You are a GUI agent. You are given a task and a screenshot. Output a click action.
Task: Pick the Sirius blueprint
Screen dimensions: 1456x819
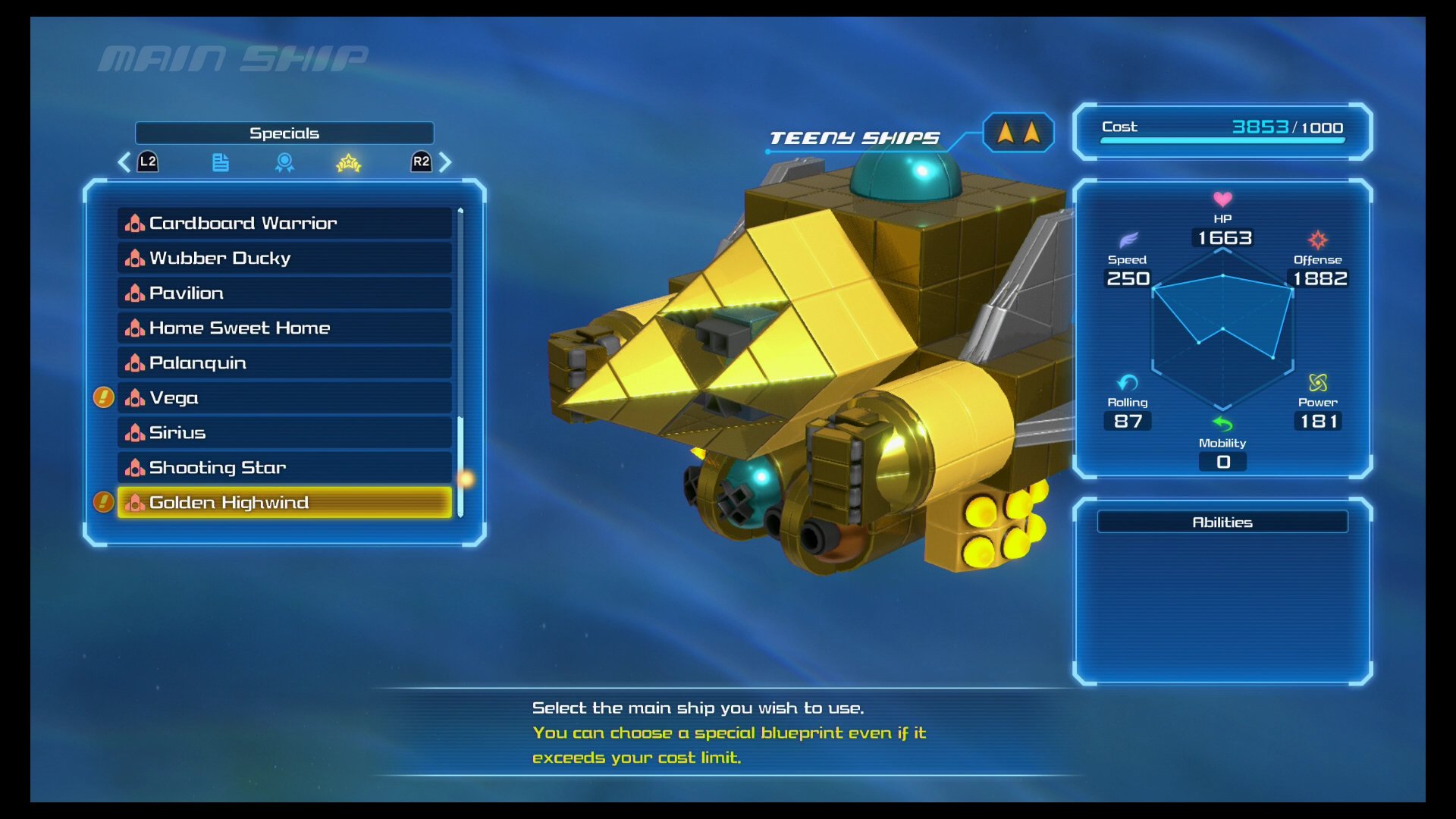[284, 432]
